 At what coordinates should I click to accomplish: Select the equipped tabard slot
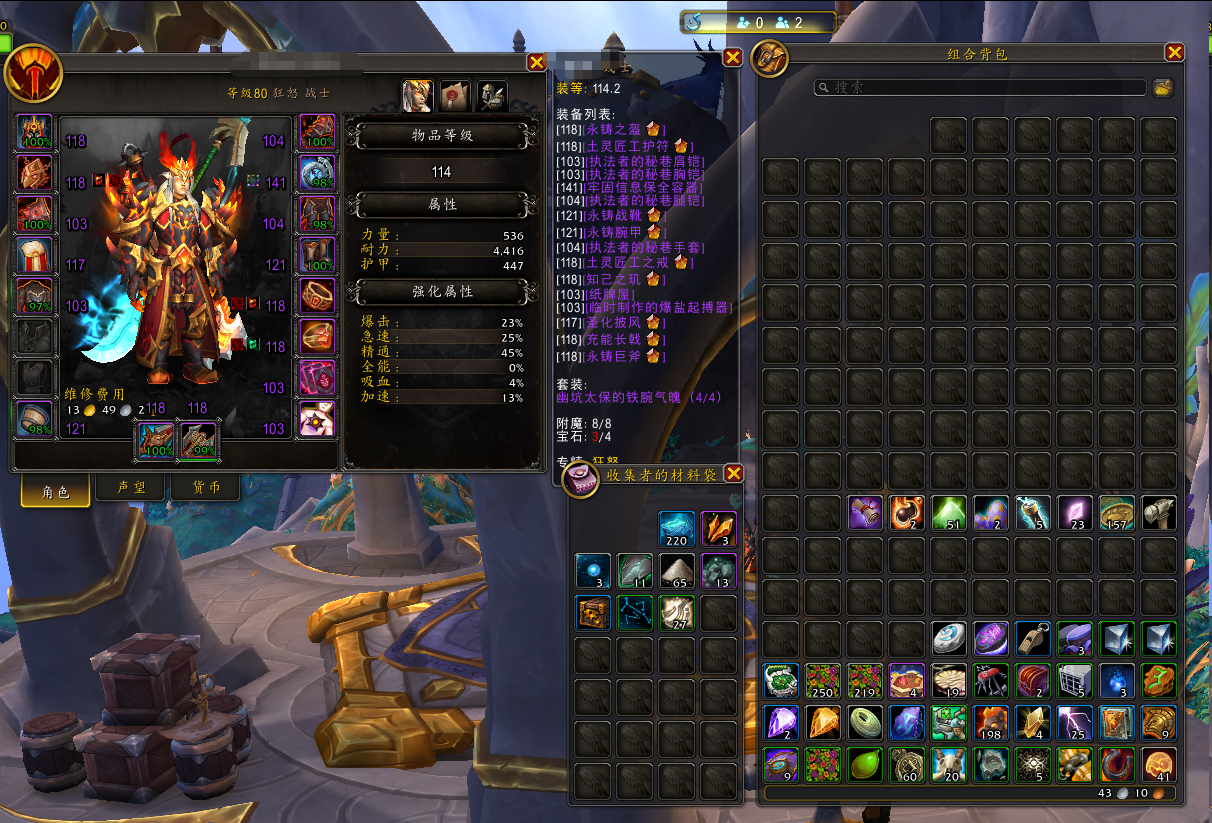pyautogui.click(x=34, y=377)
